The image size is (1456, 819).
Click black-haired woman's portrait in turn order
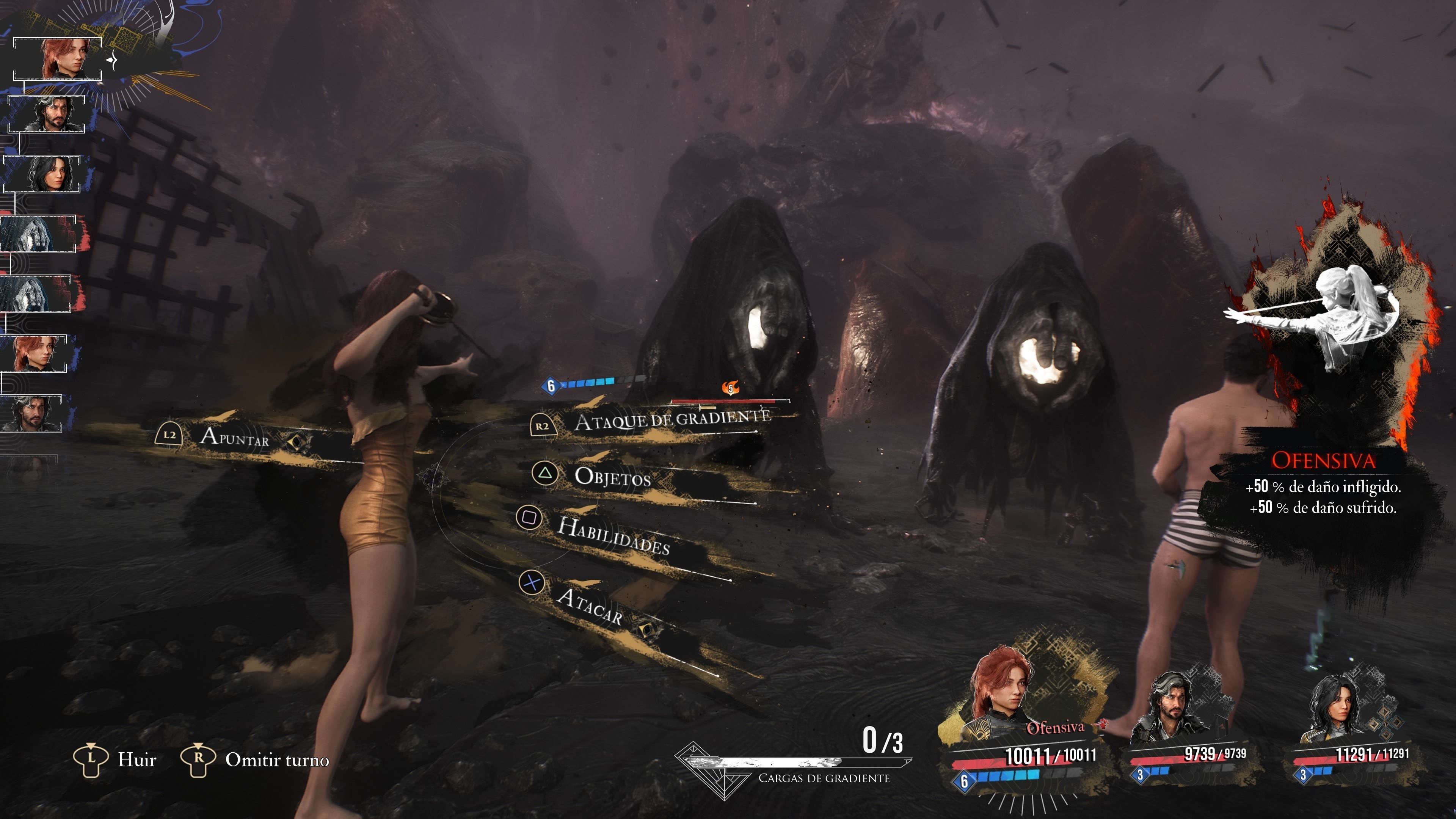pyautogui.click(x=43, y=174)
